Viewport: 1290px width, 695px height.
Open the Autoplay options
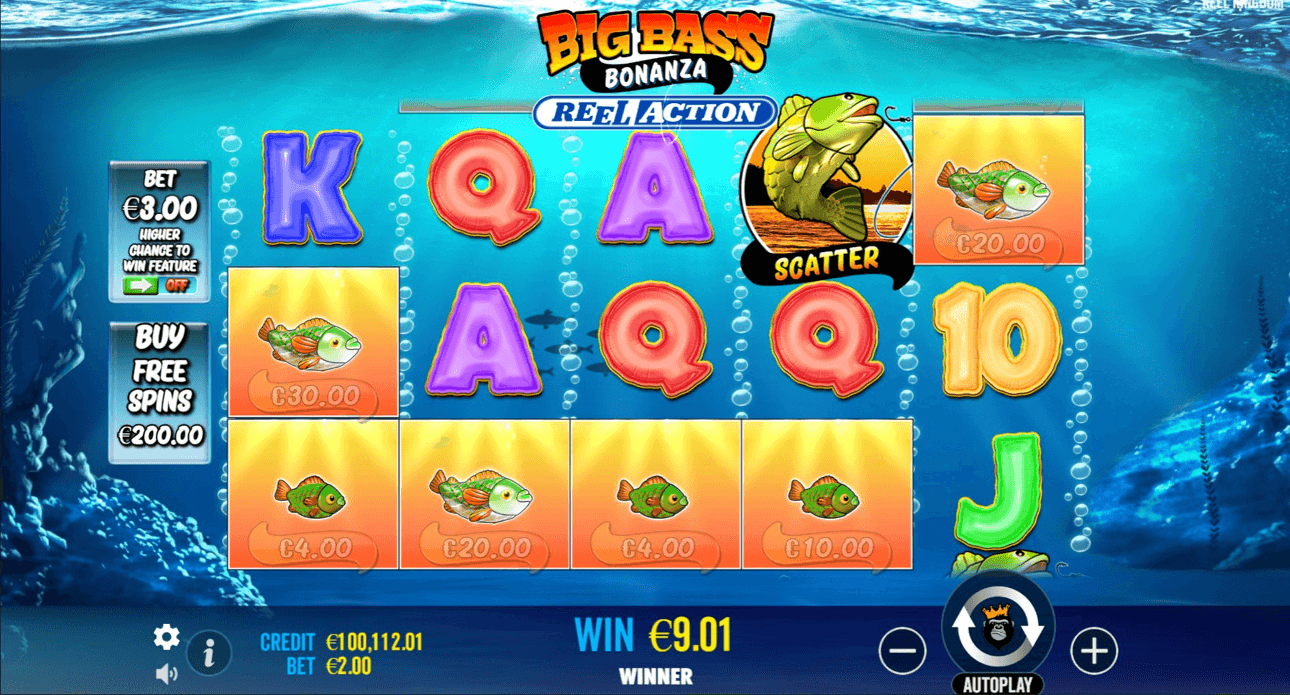click(x=997, y=685)
